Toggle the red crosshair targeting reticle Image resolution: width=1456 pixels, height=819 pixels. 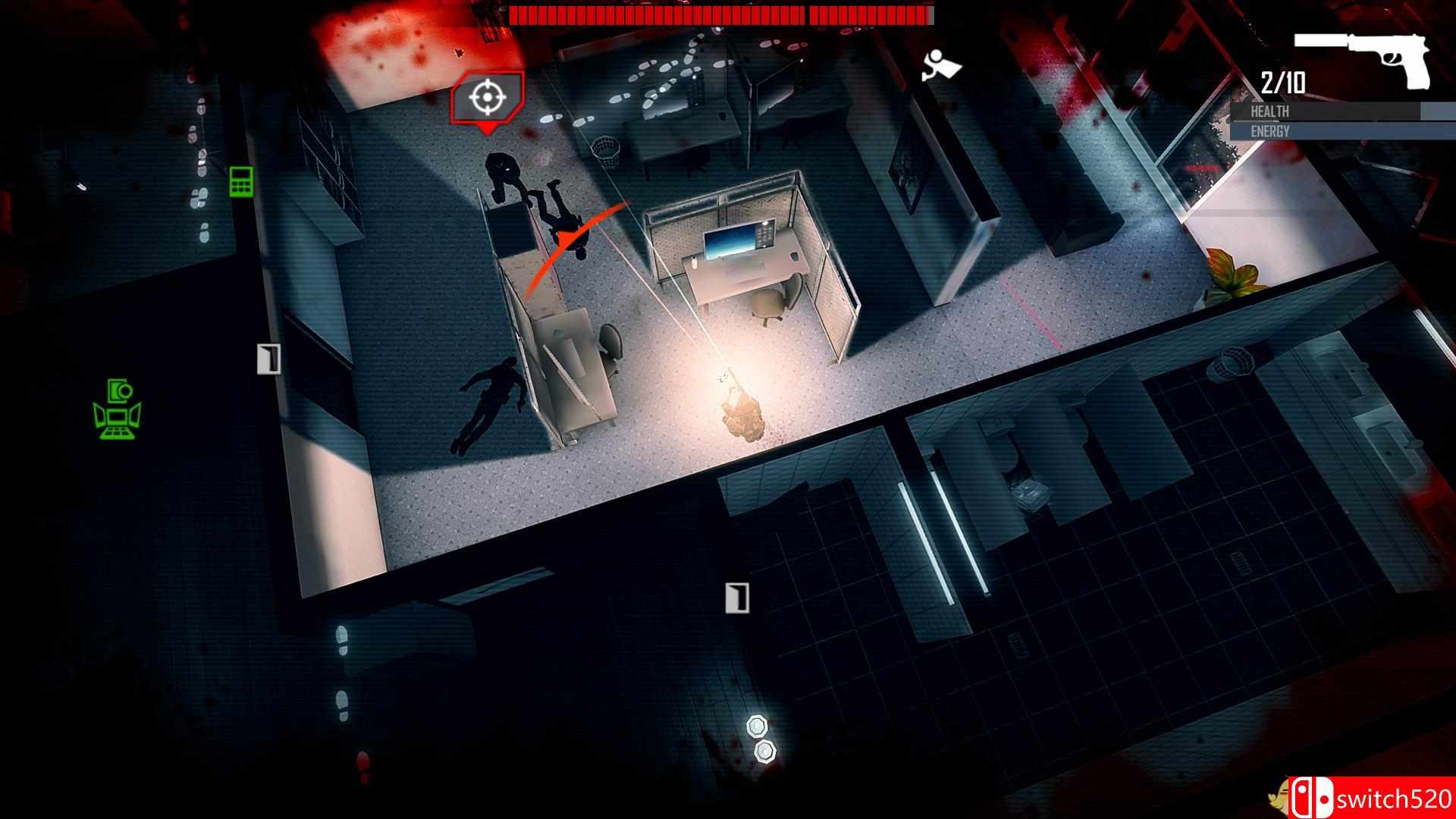[488, 99]
